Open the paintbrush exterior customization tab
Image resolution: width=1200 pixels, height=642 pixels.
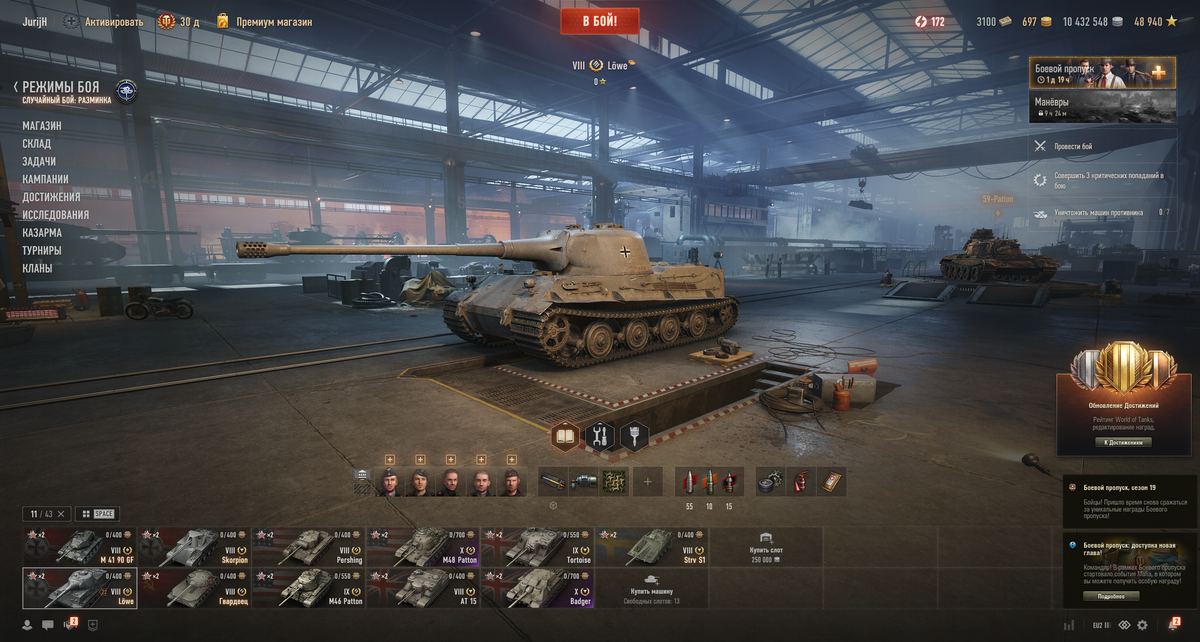tap(634, 436)
